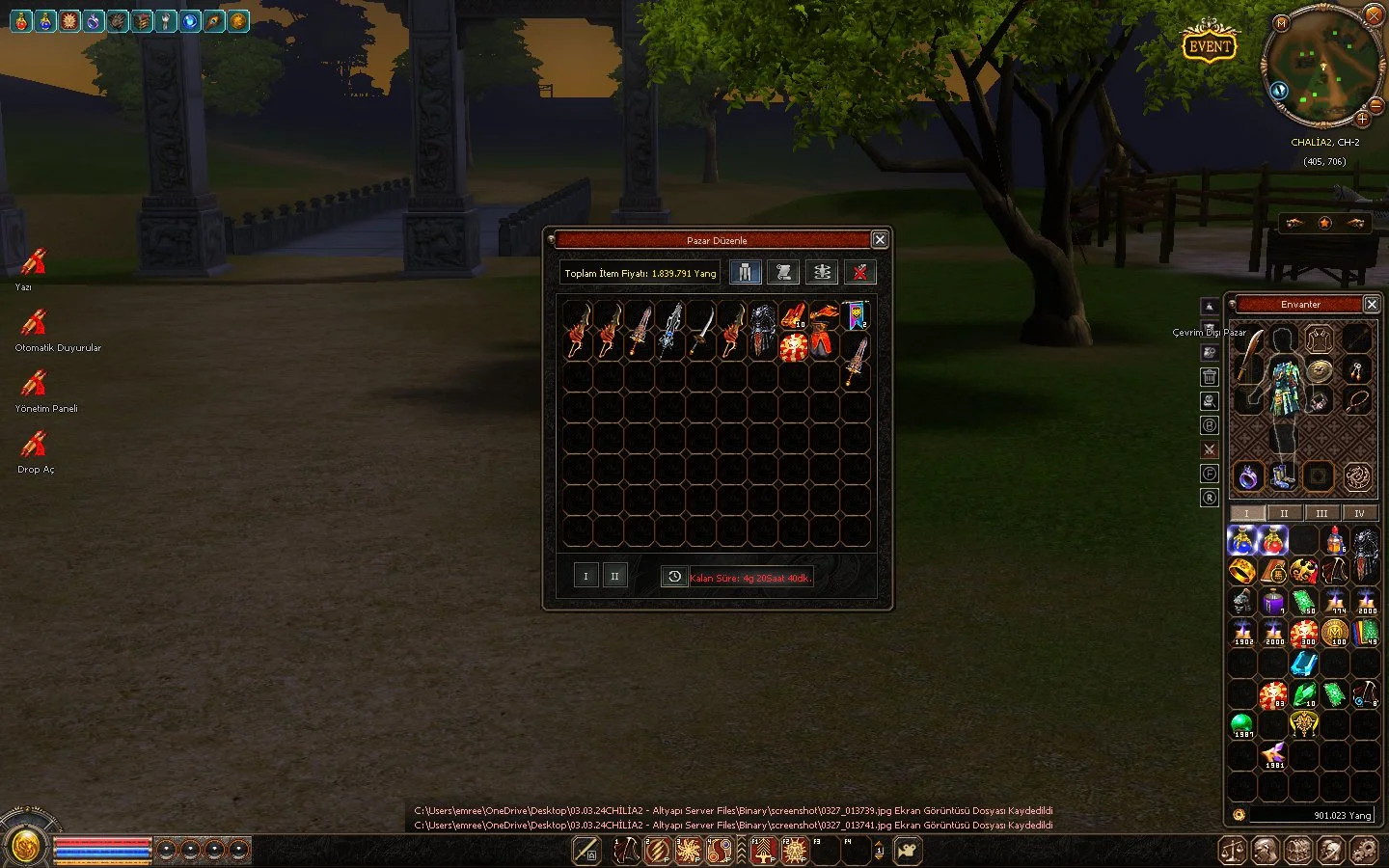
Task: Choose the blue banner flag item
Action: coord(856,314)
